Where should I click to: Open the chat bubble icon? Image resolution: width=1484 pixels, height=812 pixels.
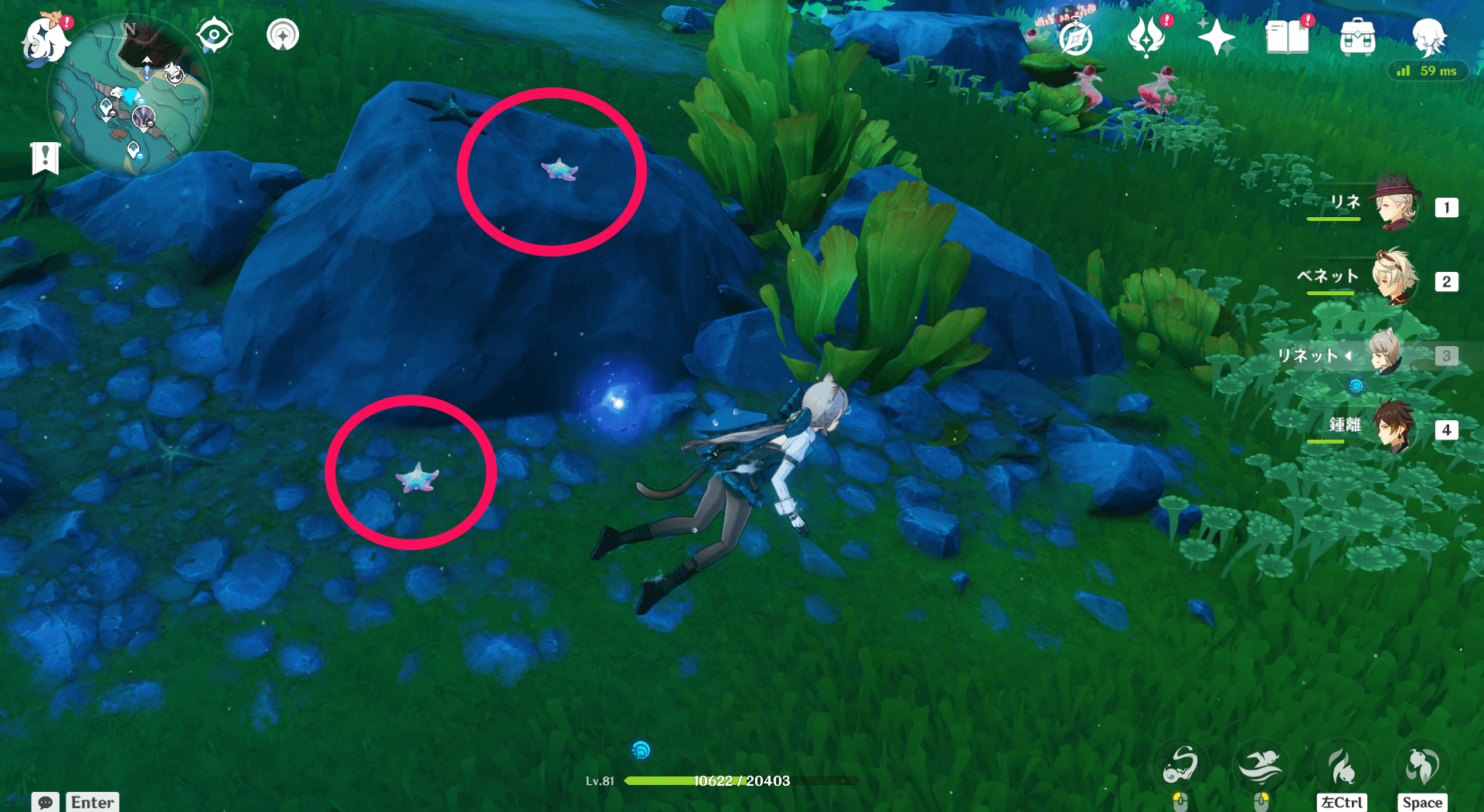click(x=44, y=803)
